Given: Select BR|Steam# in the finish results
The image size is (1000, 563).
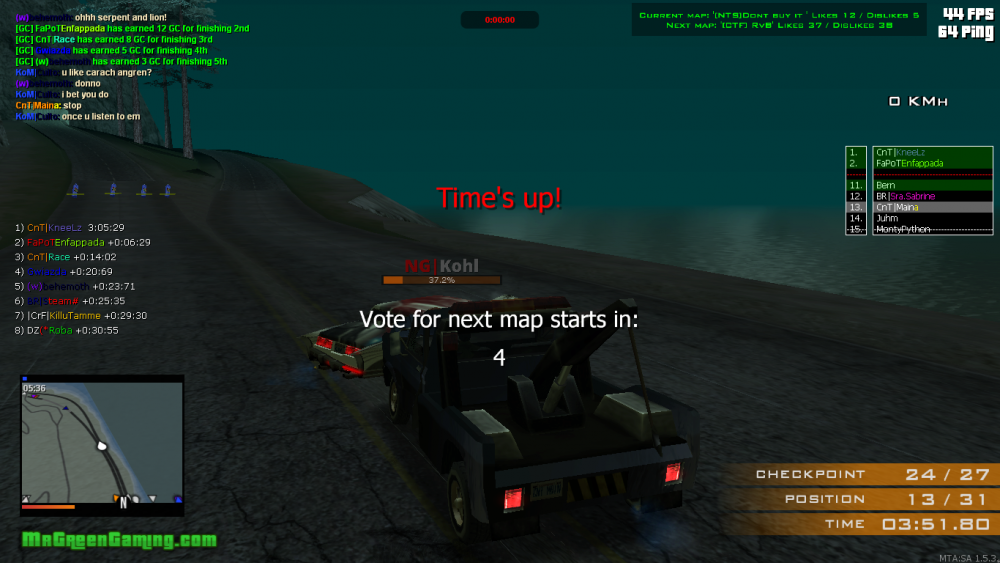Looking at the screenshot, I should click(x=68, y=301).
